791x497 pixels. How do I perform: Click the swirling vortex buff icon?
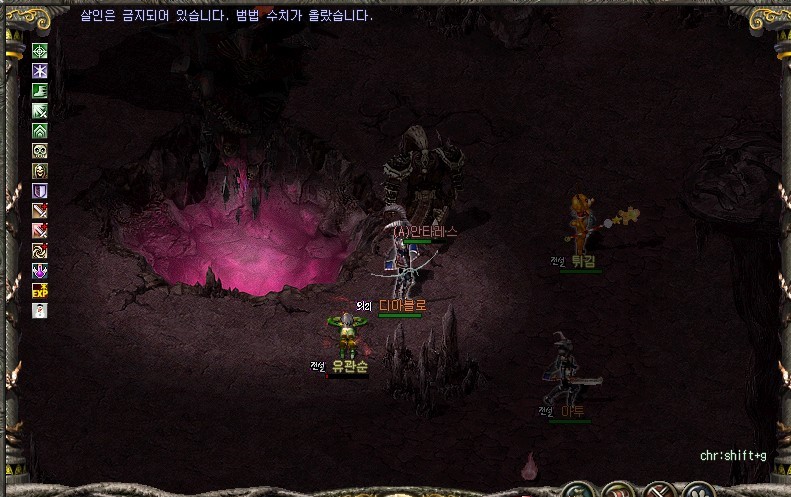pos(40,251)
